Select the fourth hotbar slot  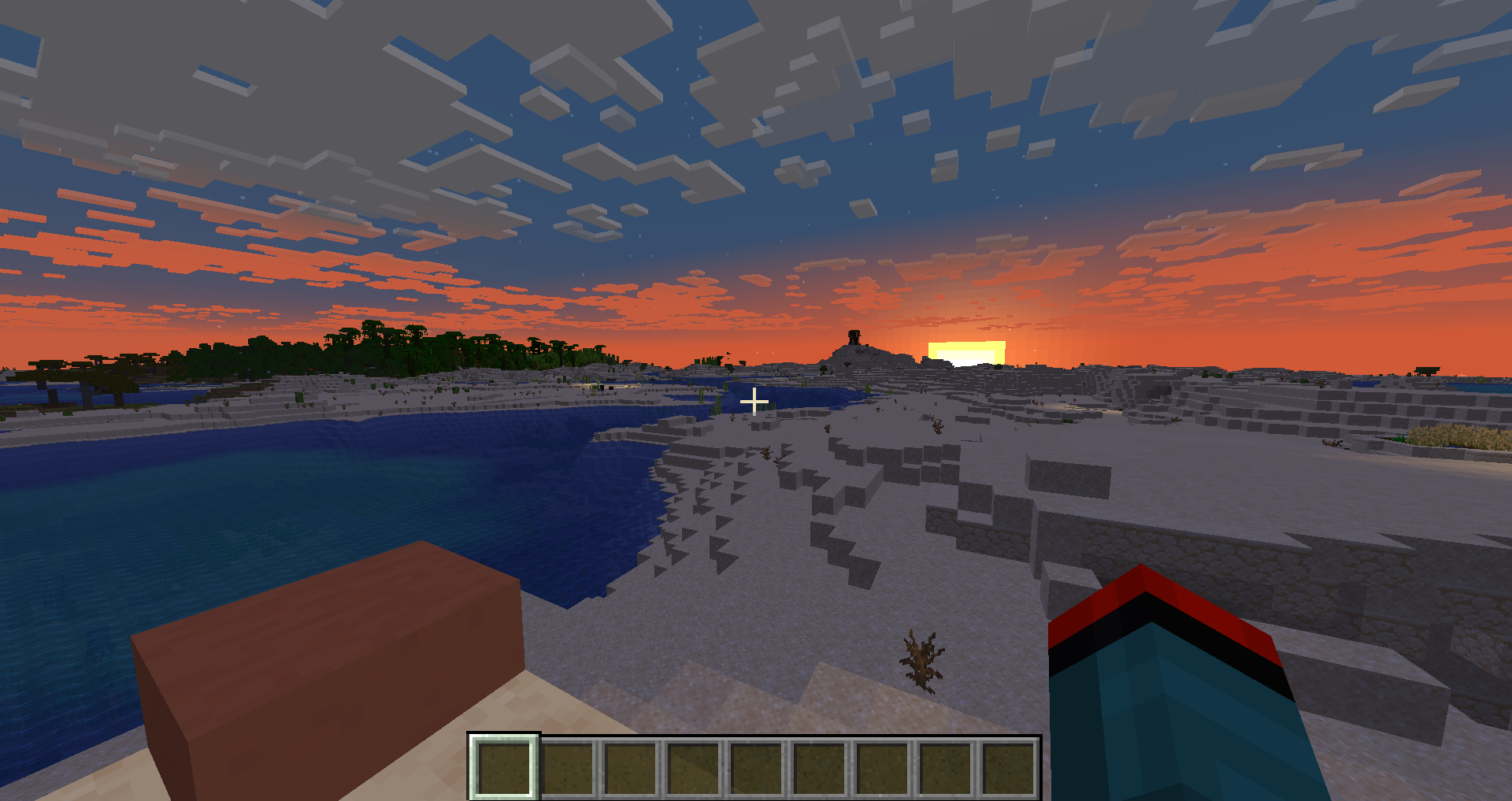[x=693, y=769]
